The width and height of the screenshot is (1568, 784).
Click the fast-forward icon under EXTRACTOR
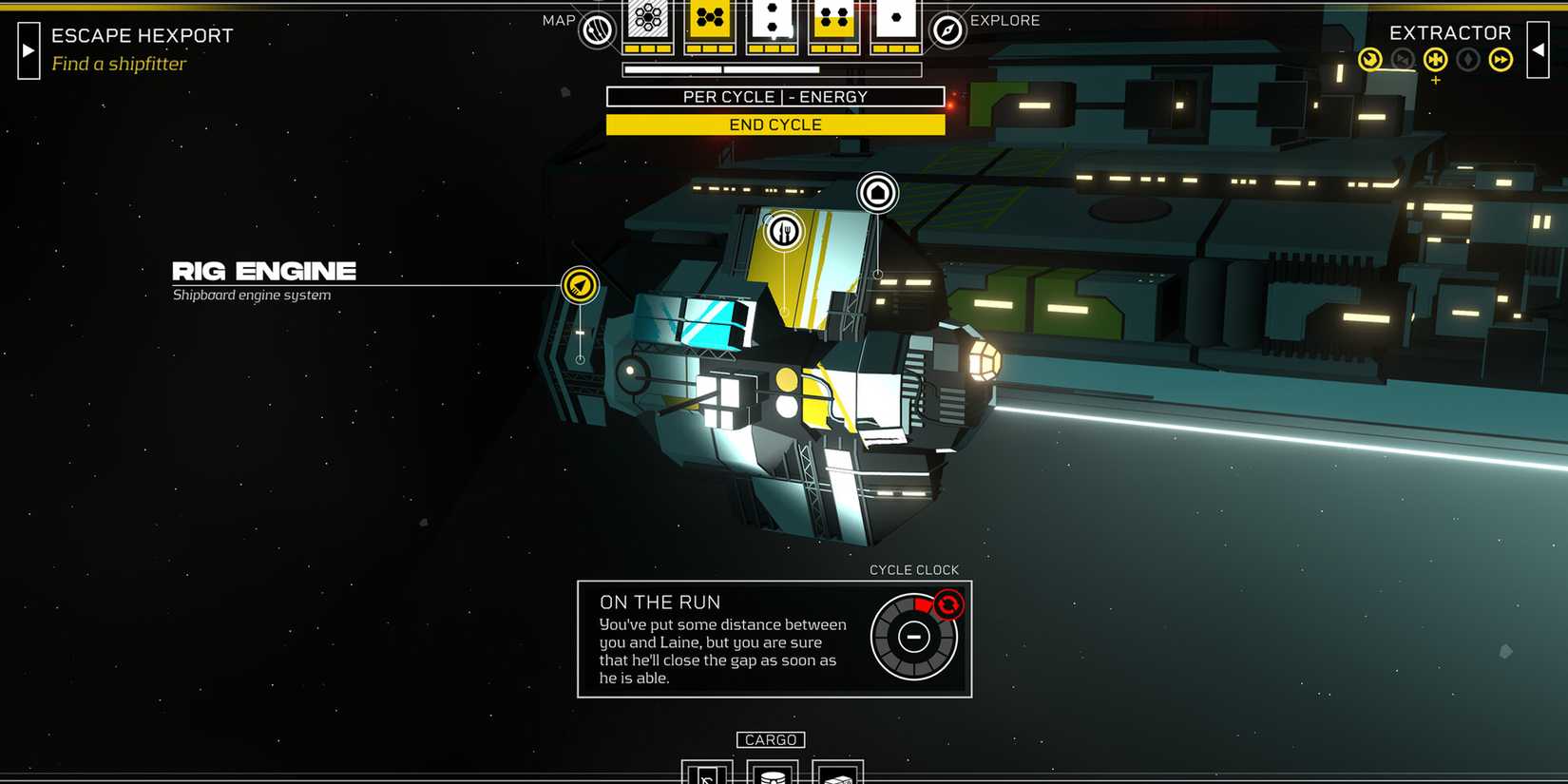(1501, 59)
